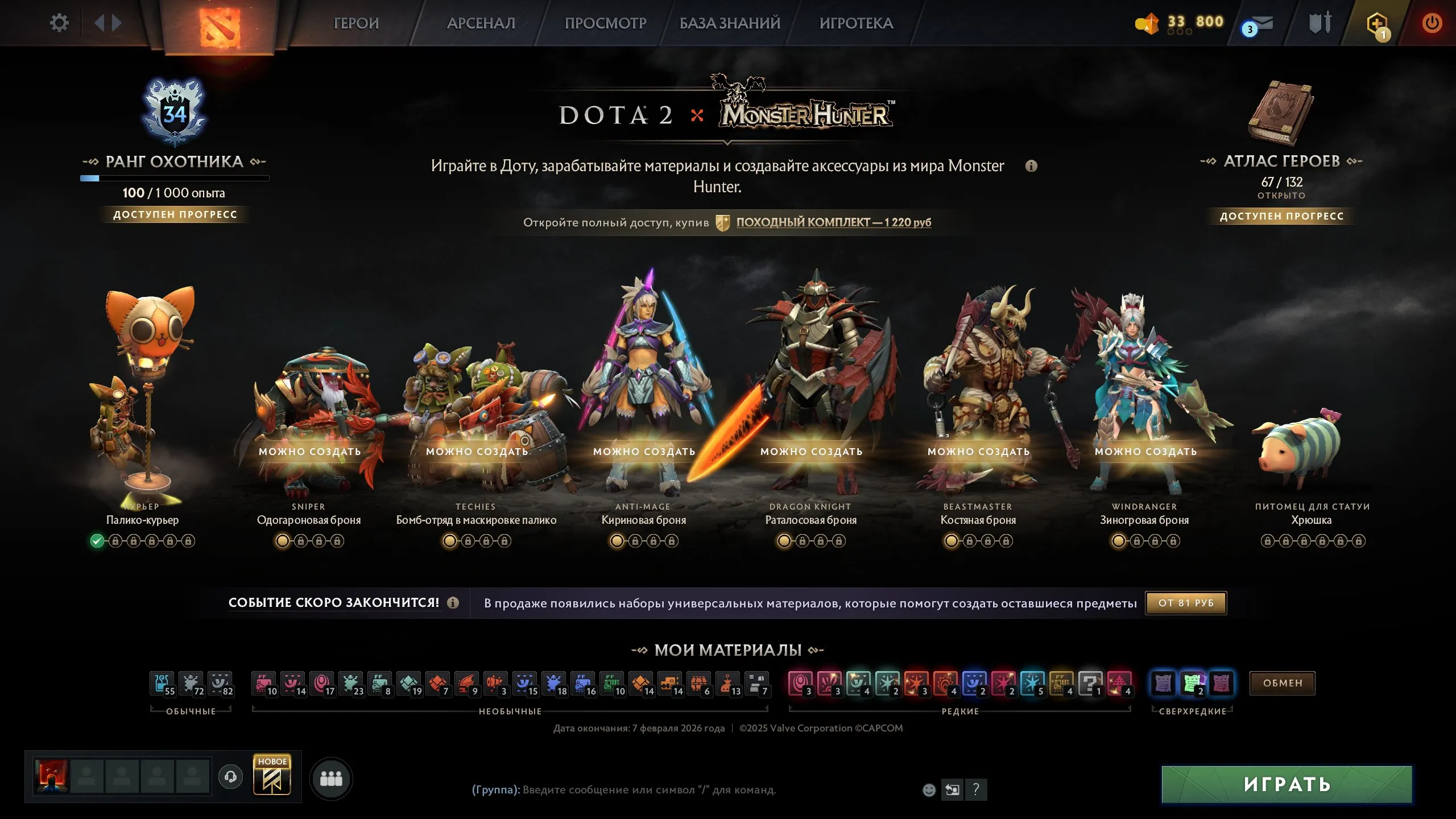Click the Hunter Rank experience progress bar
The height and width of the screenshot is (819, 1456).
[x=174, y=179]
